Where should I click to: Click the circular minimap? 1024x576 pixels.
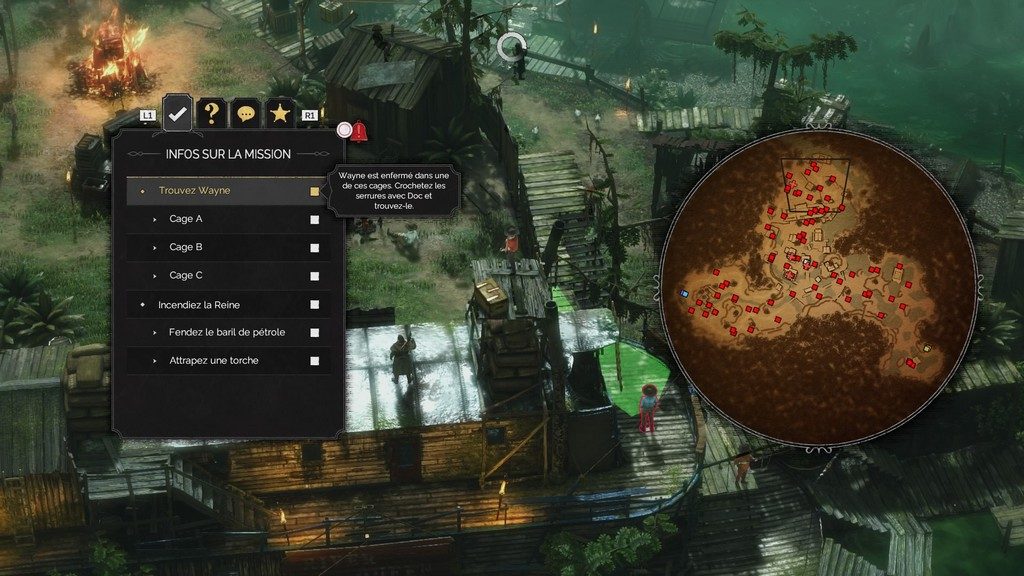(817, 287)
